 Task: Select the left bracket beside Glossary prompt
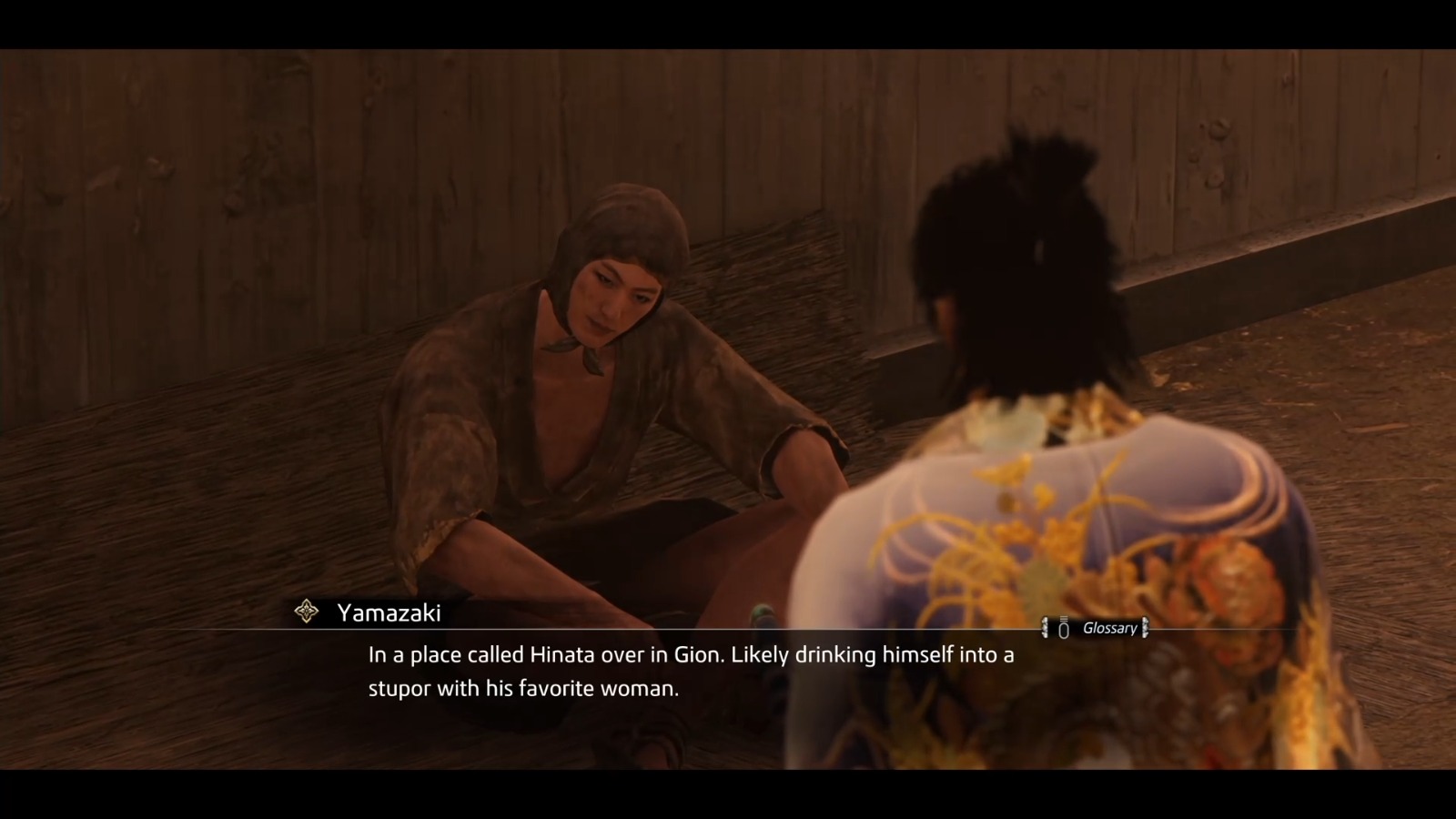coord(1045,628)
